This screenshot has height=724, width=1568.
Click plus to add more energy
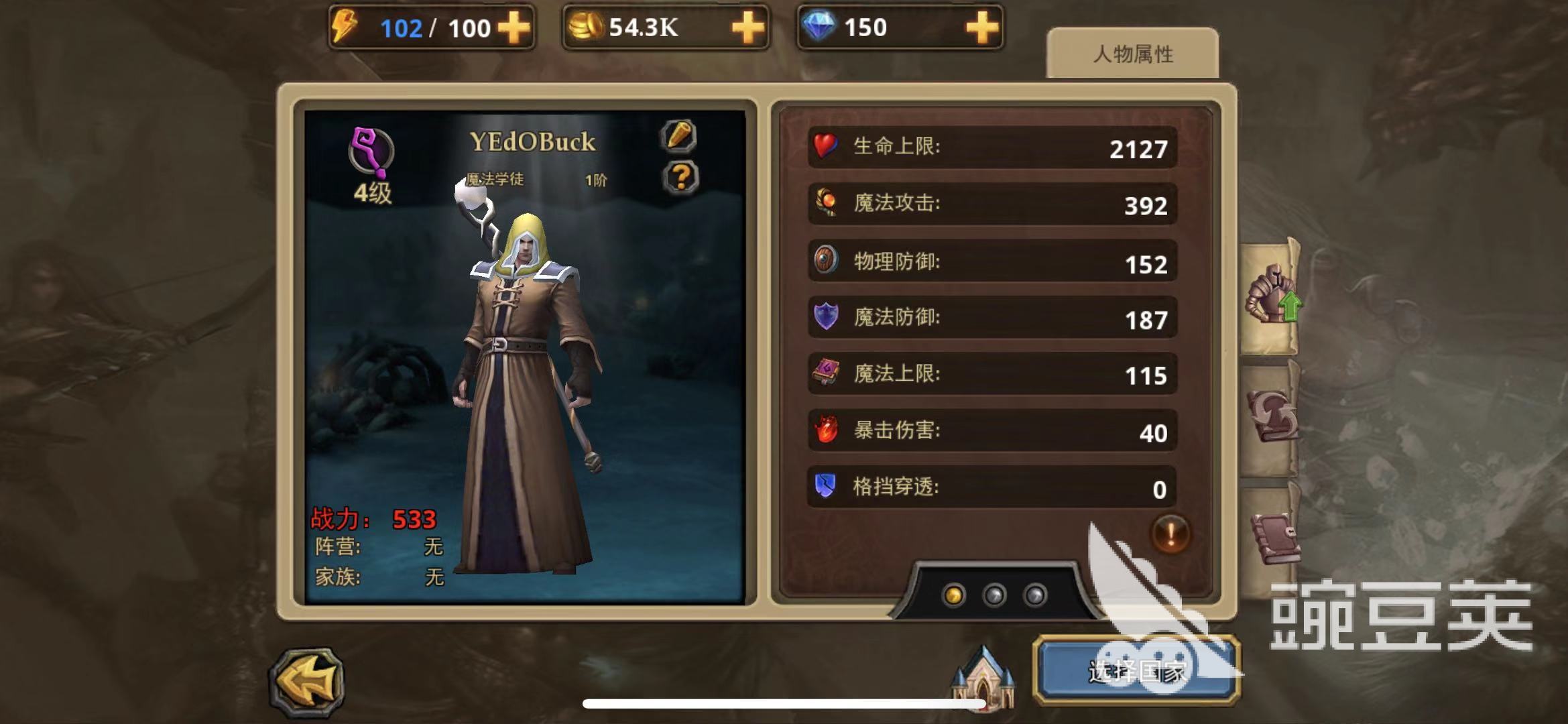pyautogui.click(x=516, y=28)
